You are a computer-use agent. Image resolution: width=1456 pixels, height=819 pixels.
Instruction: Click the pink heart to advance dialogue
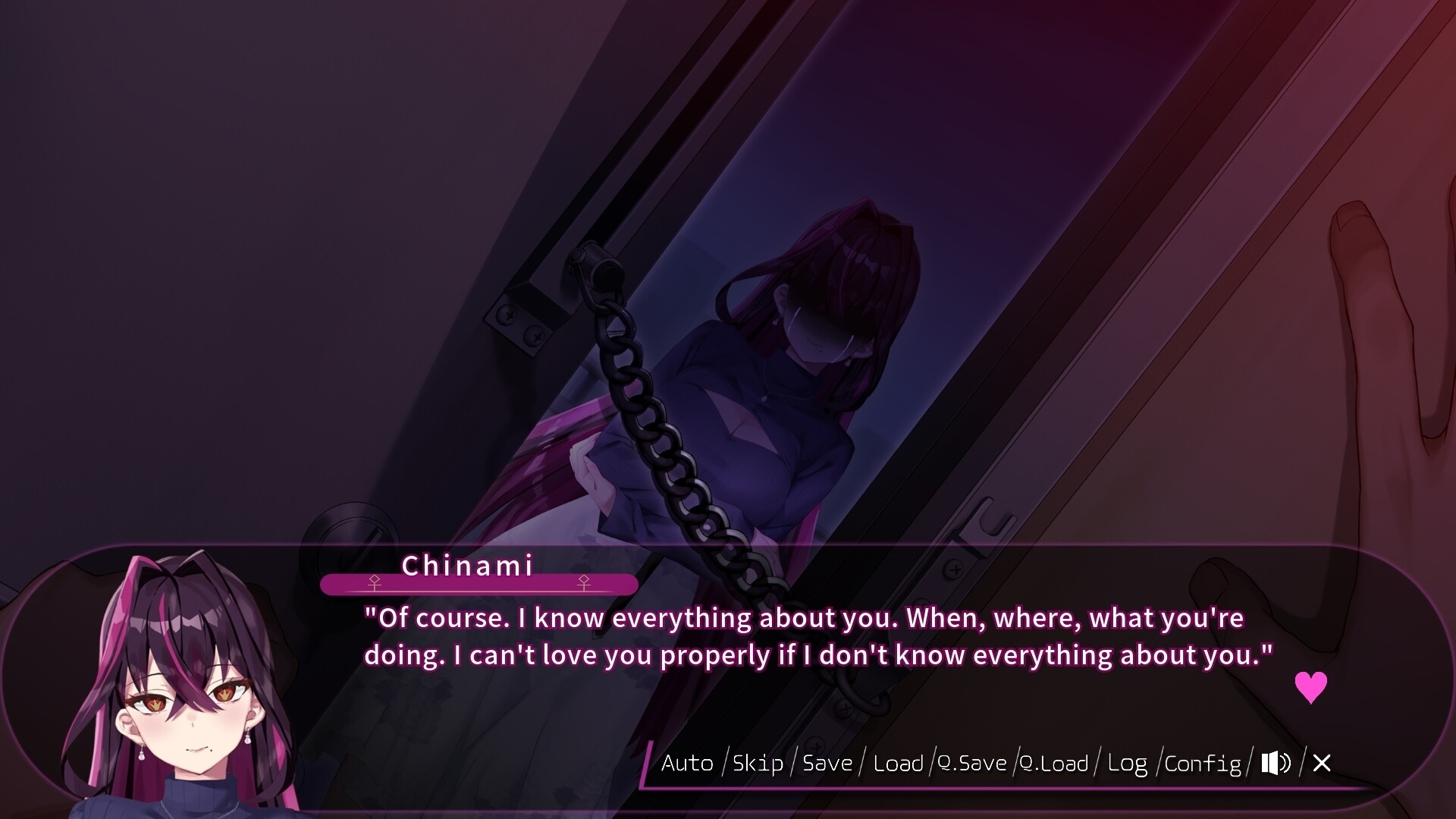(x=1310, y=687)
